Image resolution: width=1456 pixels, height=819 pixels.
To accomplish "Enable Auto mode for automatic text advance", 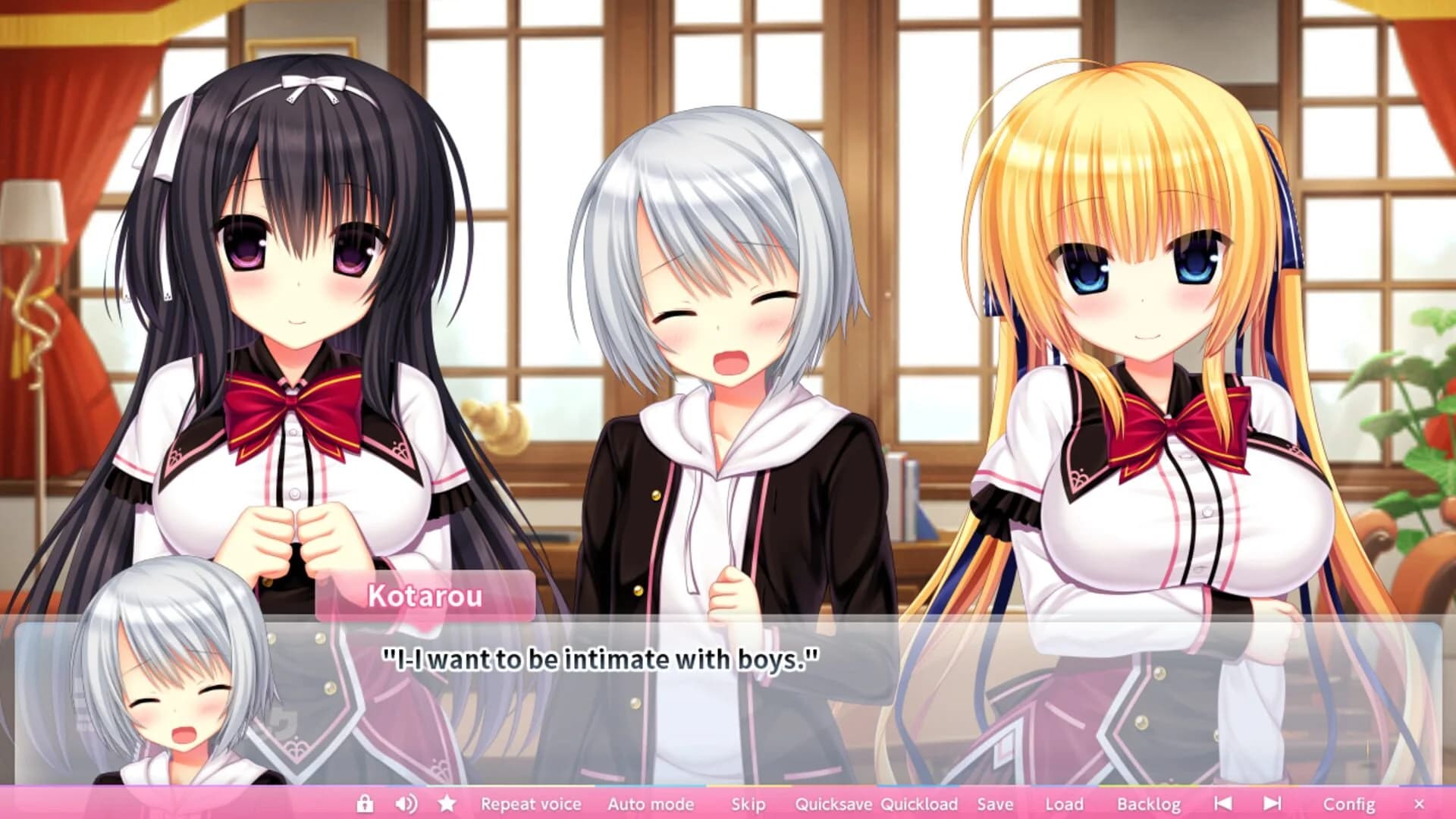I will click(x=651, y=803).
